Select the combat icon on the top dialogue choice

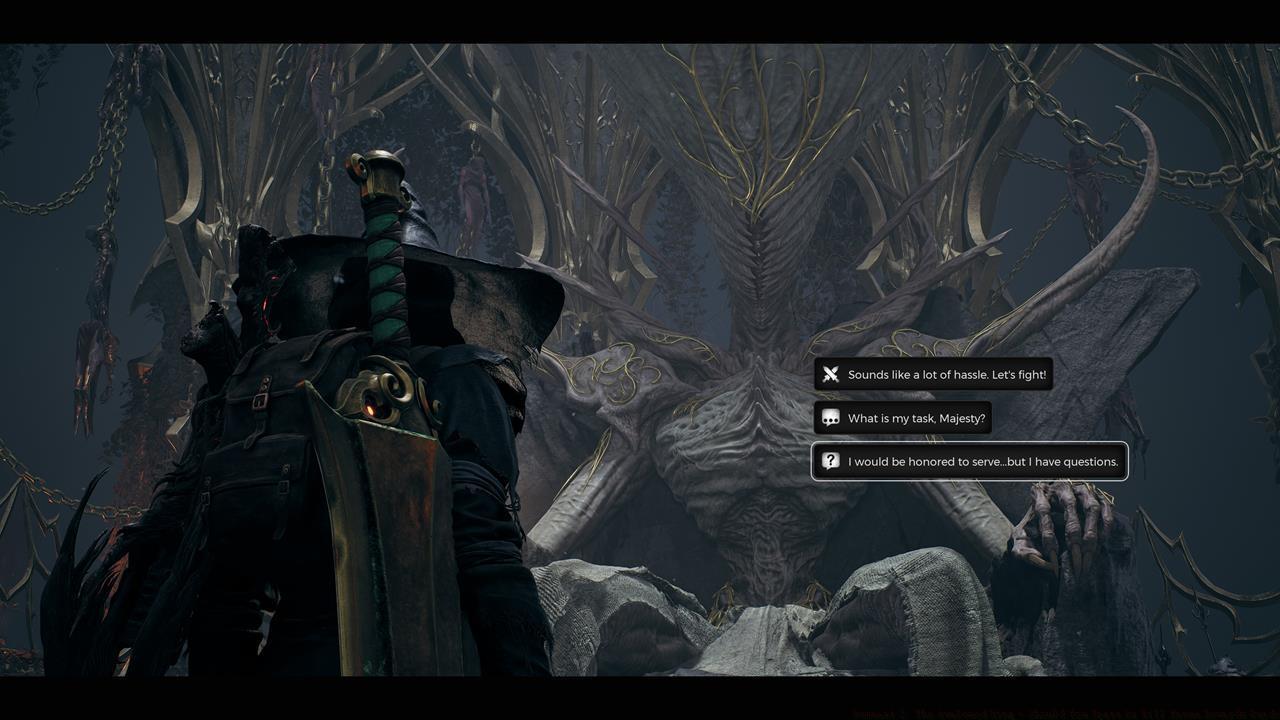click(832, 374)
